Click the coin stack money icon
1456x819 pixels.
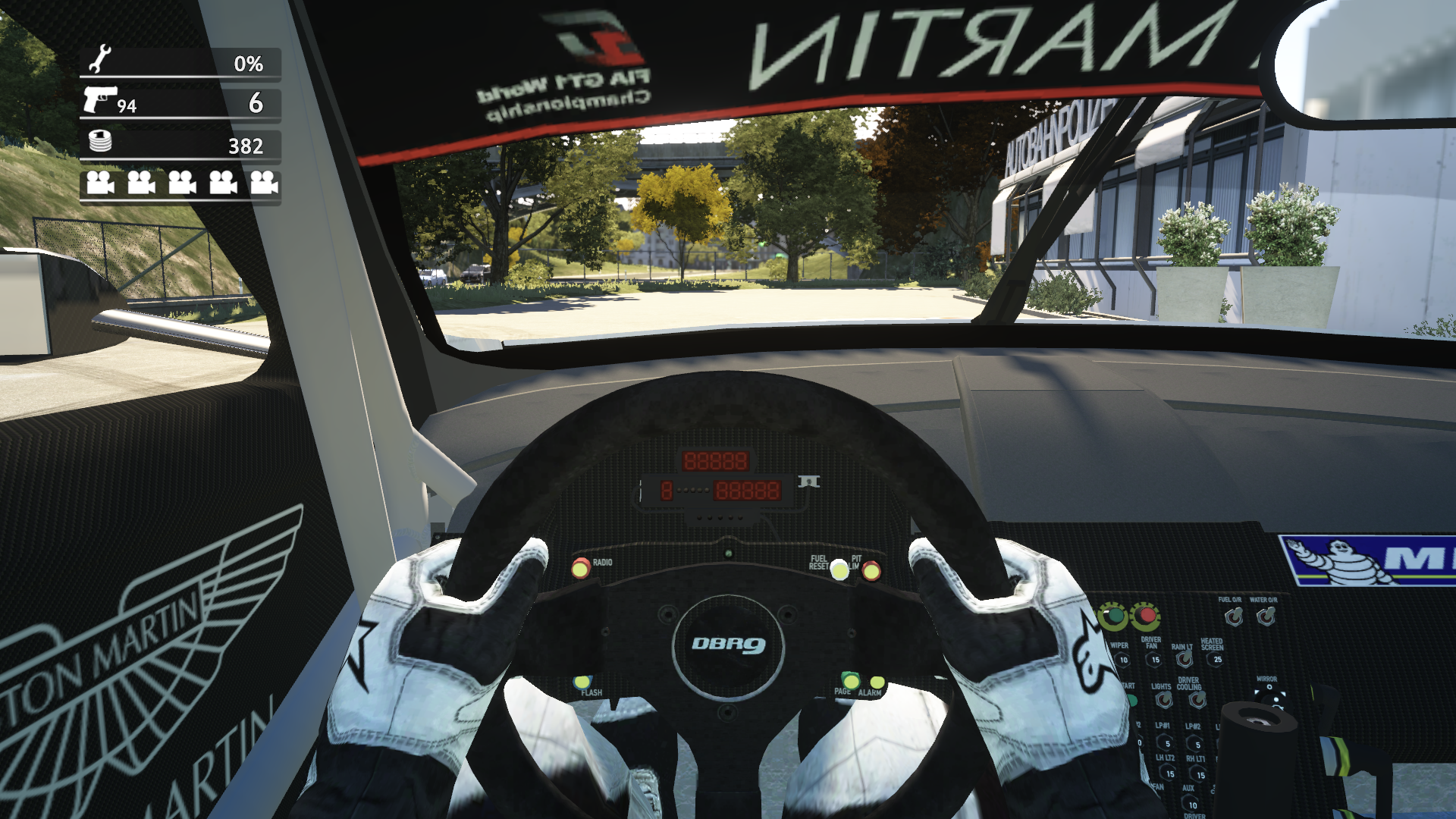click(100, 141)
